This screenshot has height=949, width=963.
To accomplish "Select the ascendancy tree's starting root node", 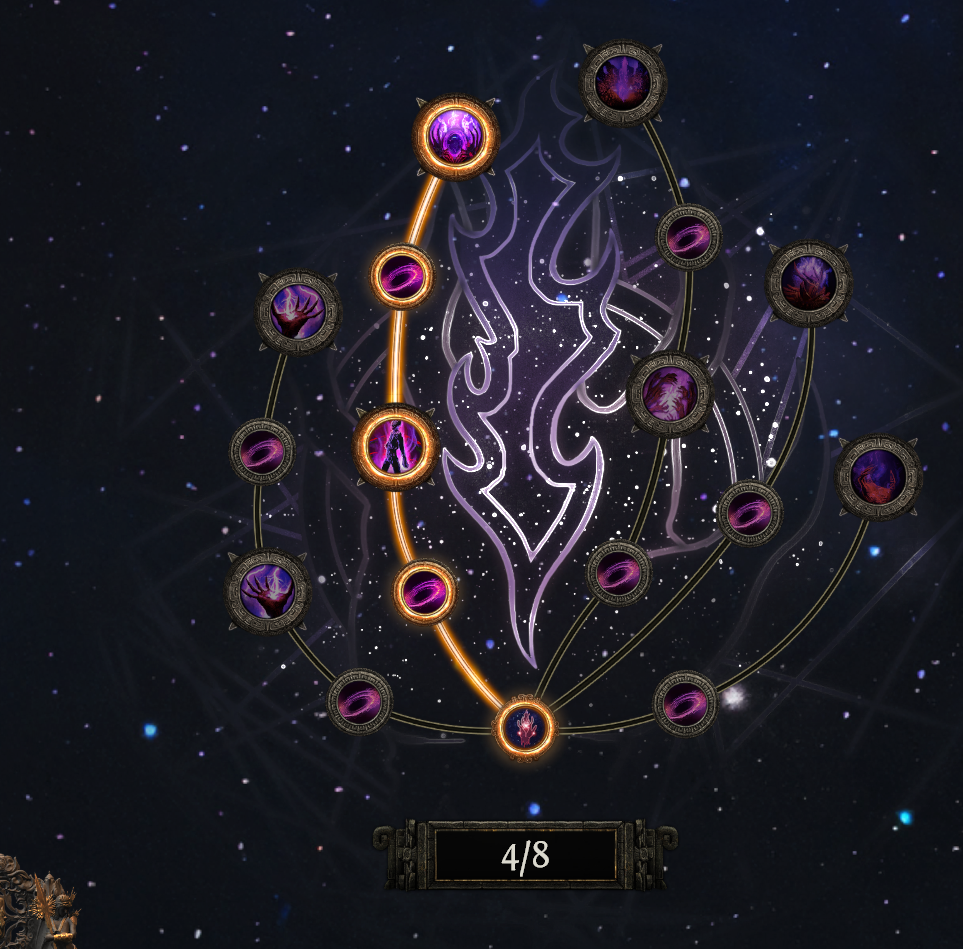I will (x=525, y=726).
